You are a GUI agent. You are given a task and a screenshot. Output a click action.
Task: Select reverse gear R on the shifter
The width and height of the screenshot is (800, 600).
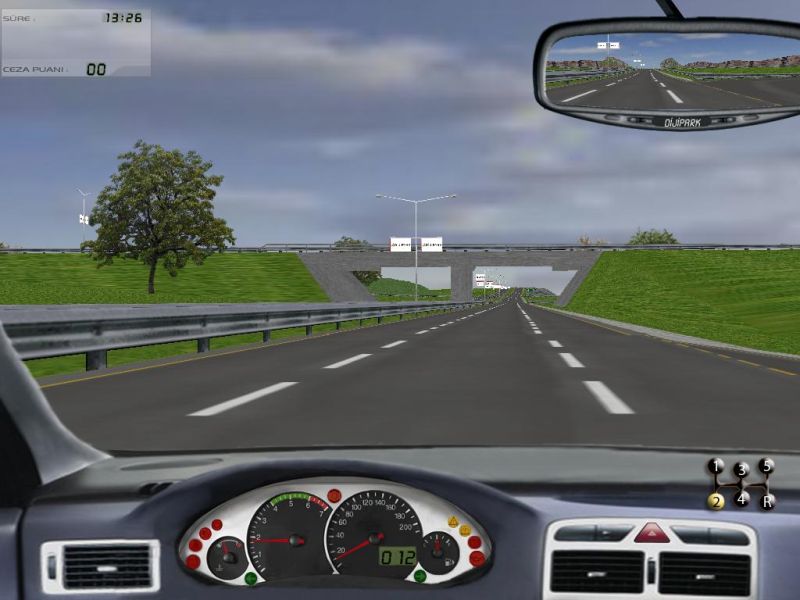click(767, 501)
